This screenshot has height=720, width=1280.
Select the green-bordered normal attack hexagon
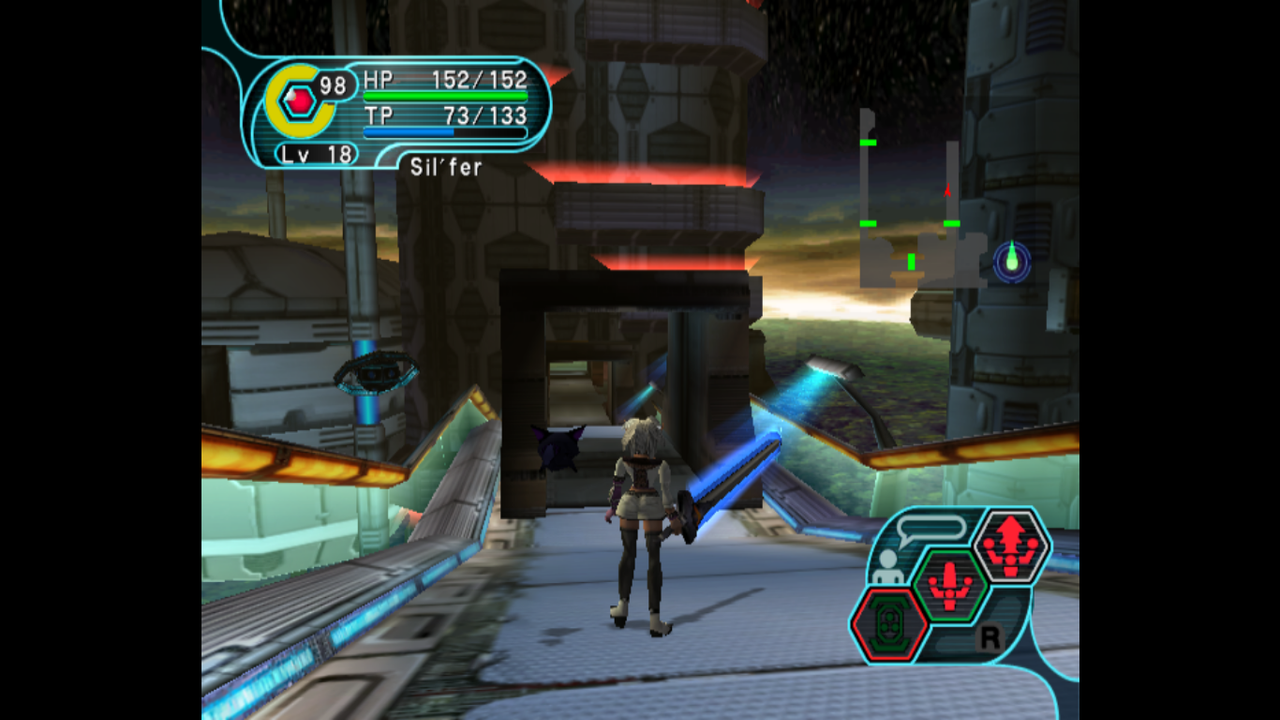click(x=950, y=585)
